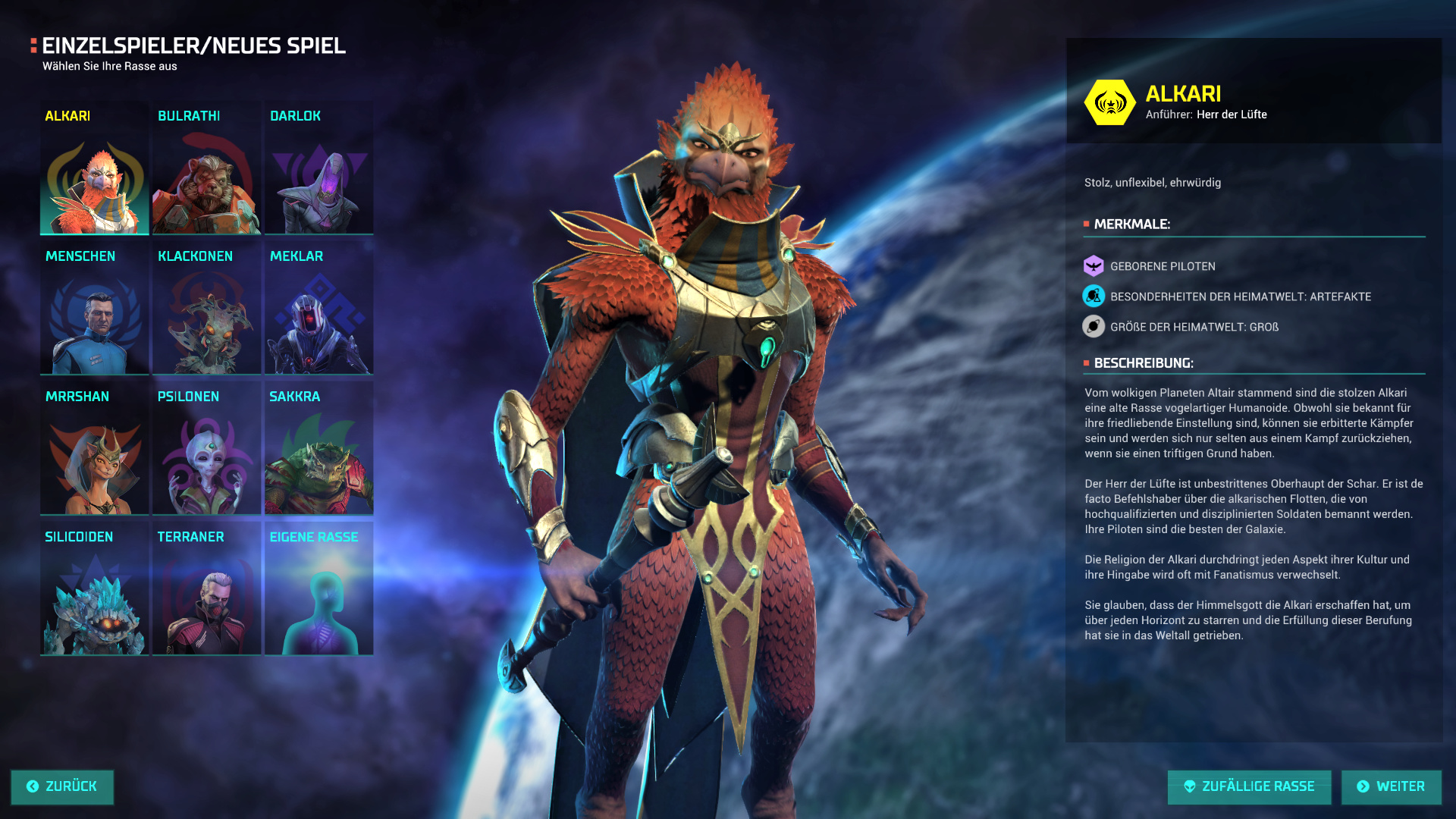Pick the Darlok race
1456x819 pixels.
pyautogui.click(x=318, y=169)
